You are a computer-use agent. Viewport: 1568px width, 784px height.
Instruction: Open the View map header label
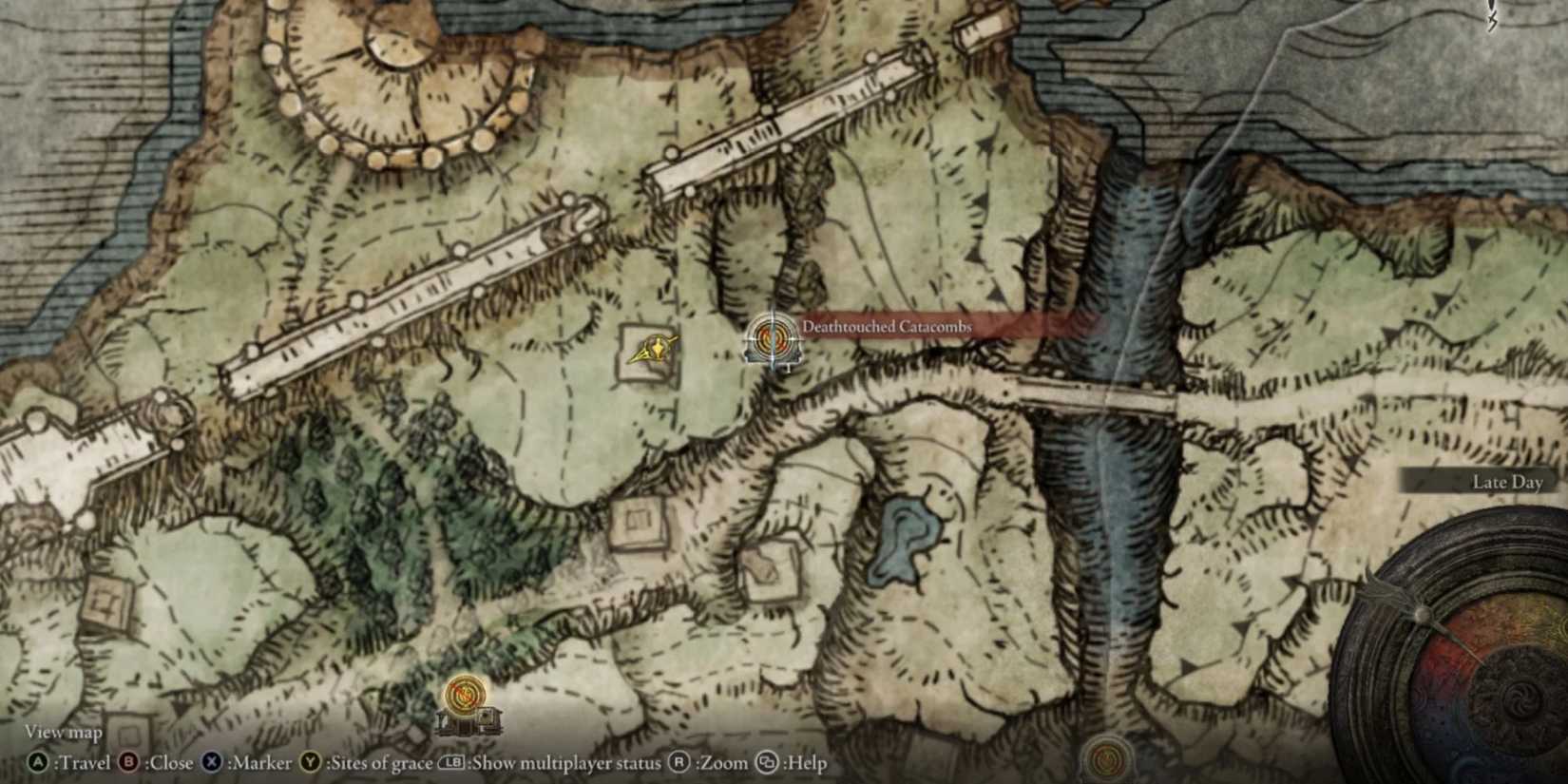[x=63, y=732]
